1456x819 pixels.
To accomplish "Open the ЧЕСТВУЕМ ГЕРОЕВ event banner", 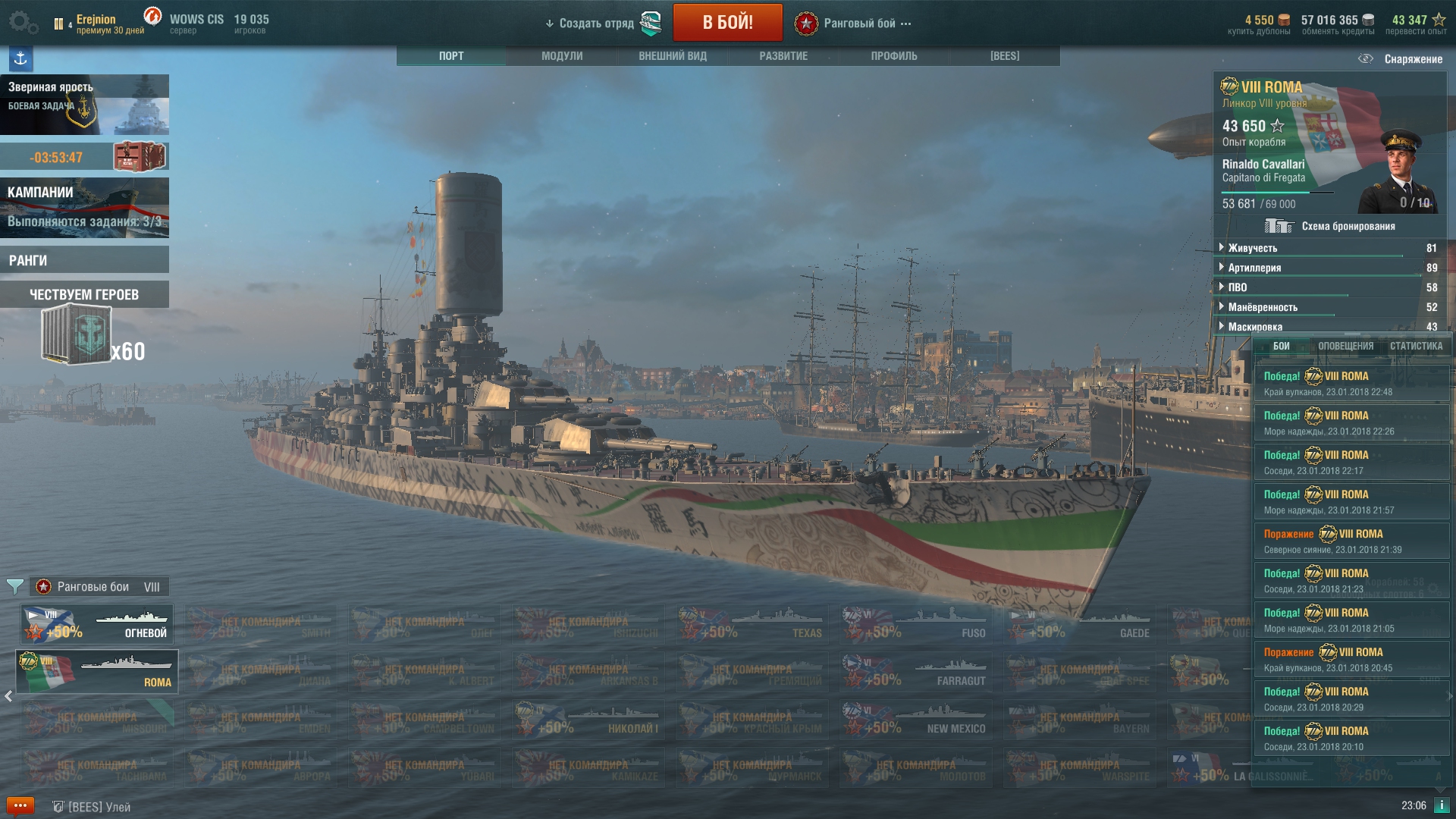I will (x=84, y=294).
